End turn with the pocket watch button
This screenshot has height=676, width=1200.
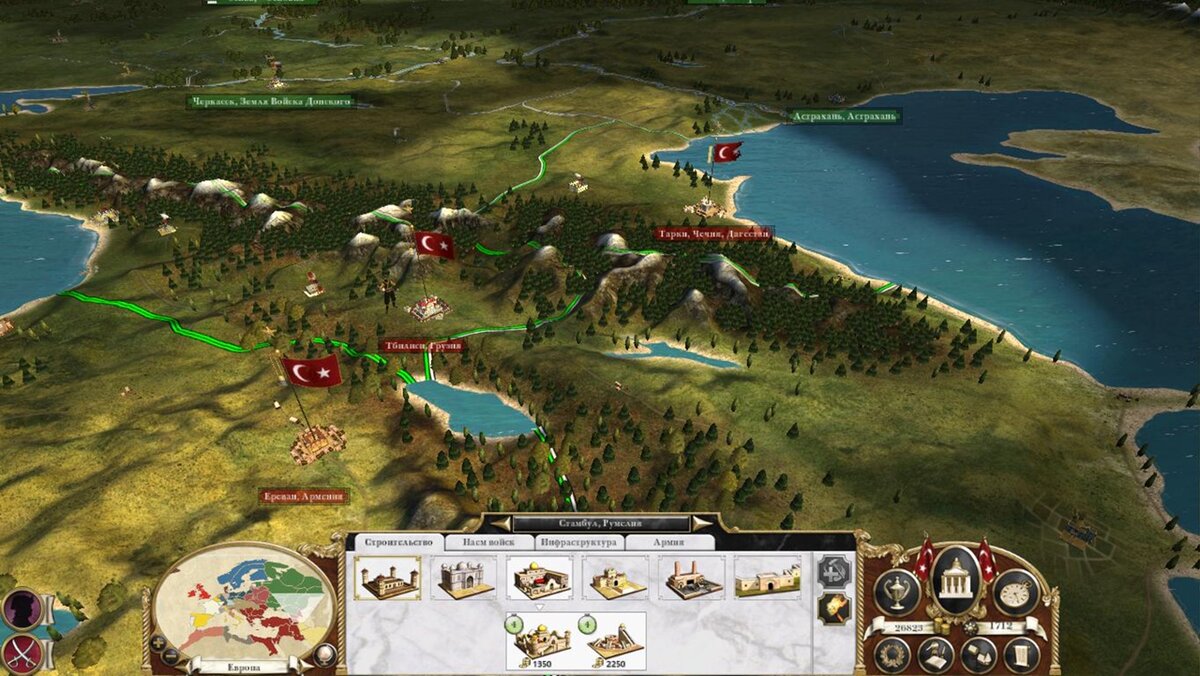[x=1014, y=592]
